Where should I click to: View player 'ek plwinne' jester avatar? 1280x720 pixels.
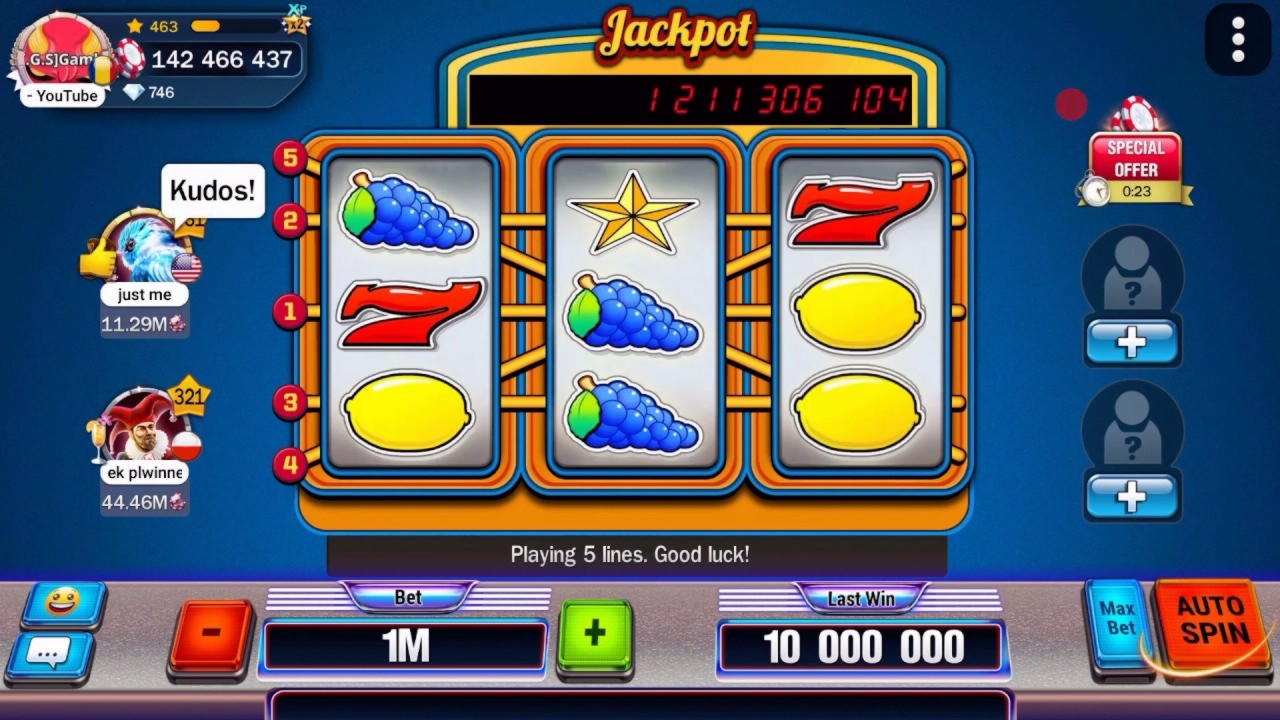145,427
